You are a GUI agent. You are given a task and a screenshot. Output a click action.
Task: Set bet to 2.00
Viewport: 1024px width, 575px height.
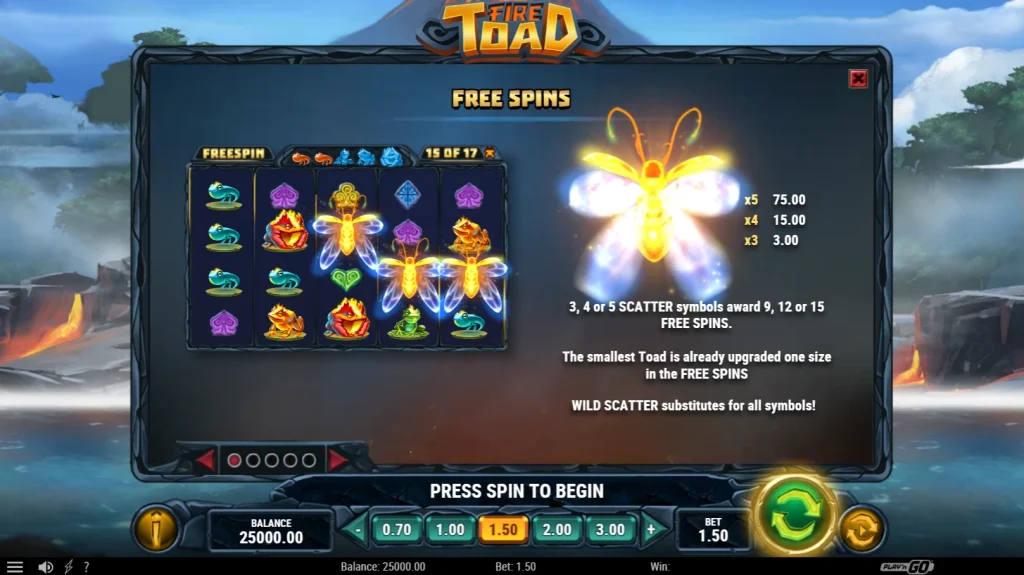click(556, 530)
